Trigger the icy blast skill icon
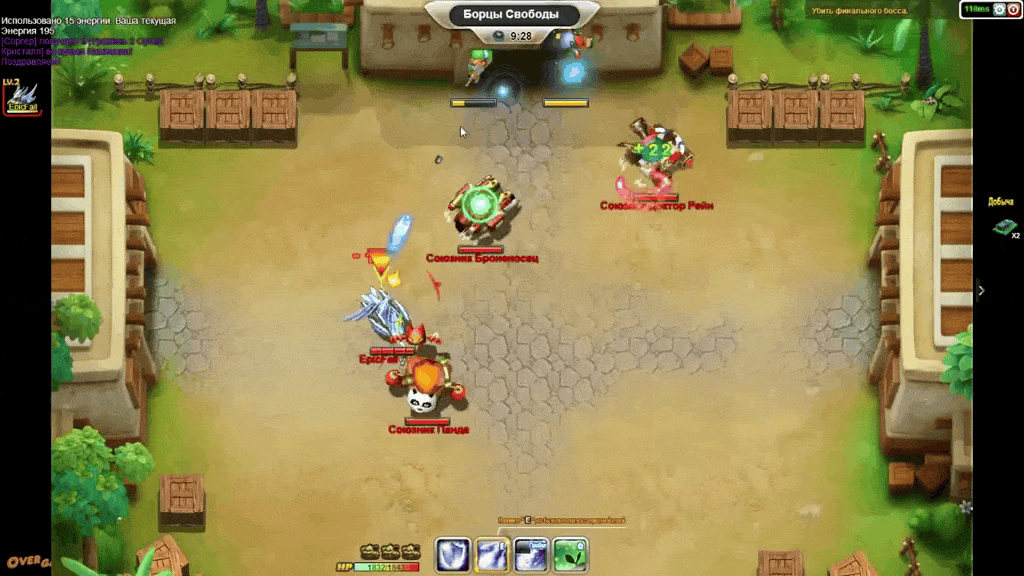 (x=531, y=555)
